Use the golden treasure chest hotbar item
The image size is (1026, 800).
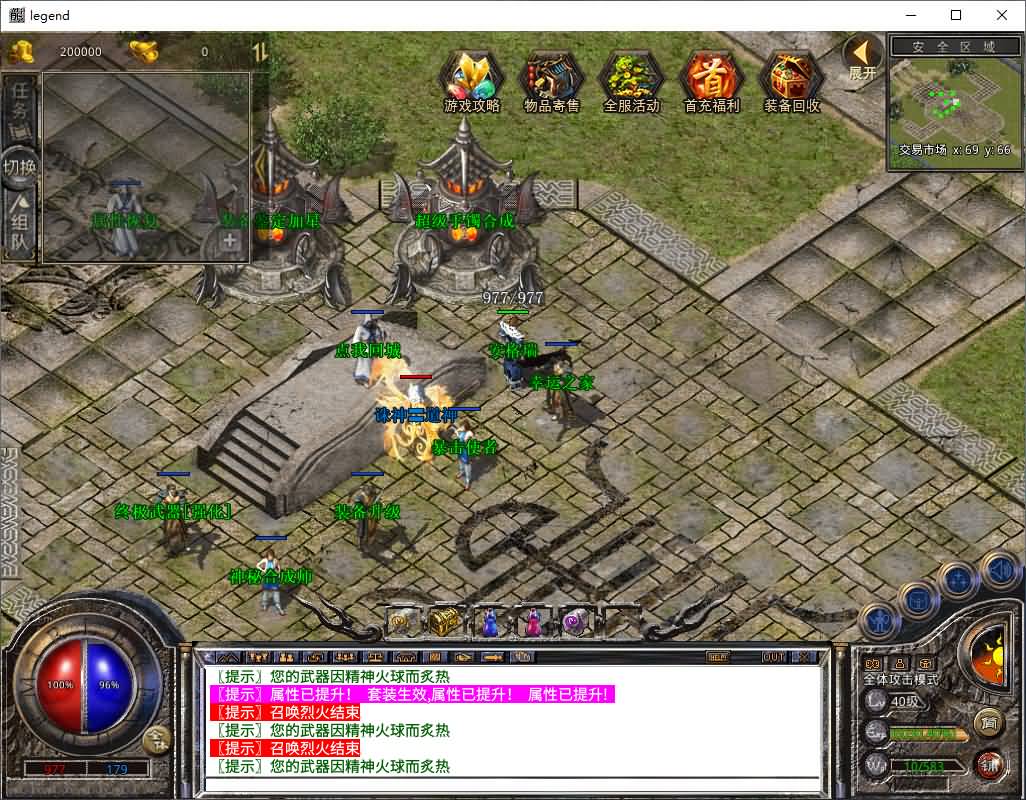446,622
